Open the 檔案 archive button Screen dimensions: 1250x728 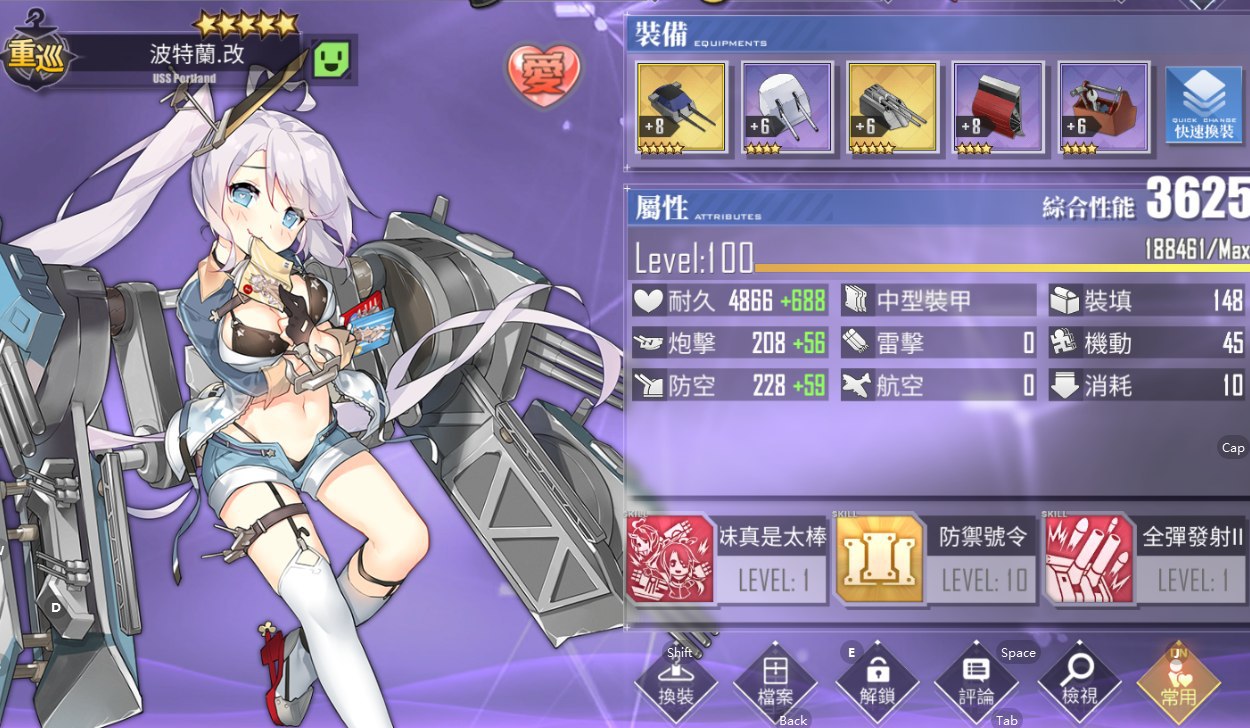click(776, 685)
